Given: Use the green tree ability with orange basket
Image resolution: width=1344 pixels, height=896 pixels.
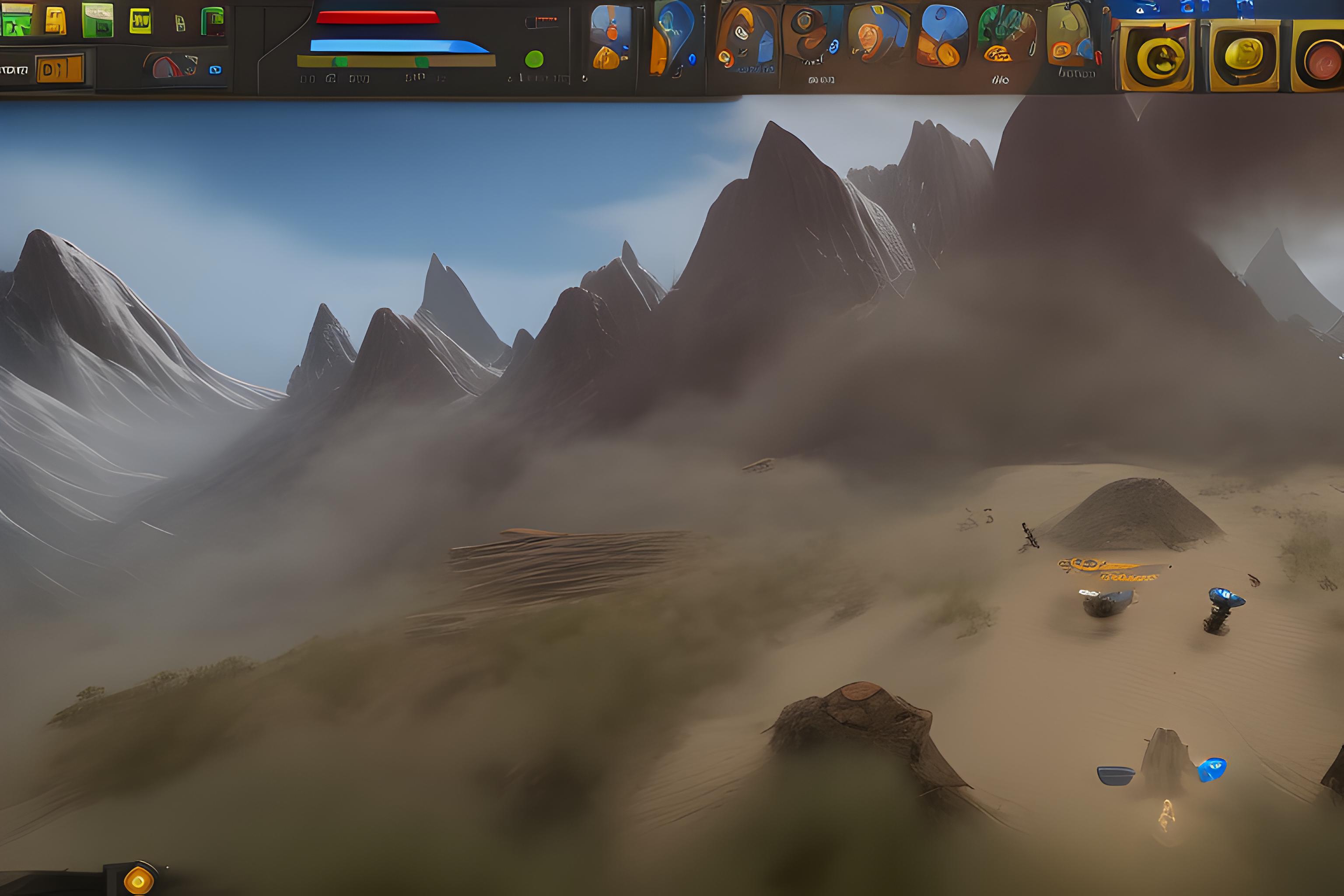Looking at the screenshot, I should [1007, 35].
